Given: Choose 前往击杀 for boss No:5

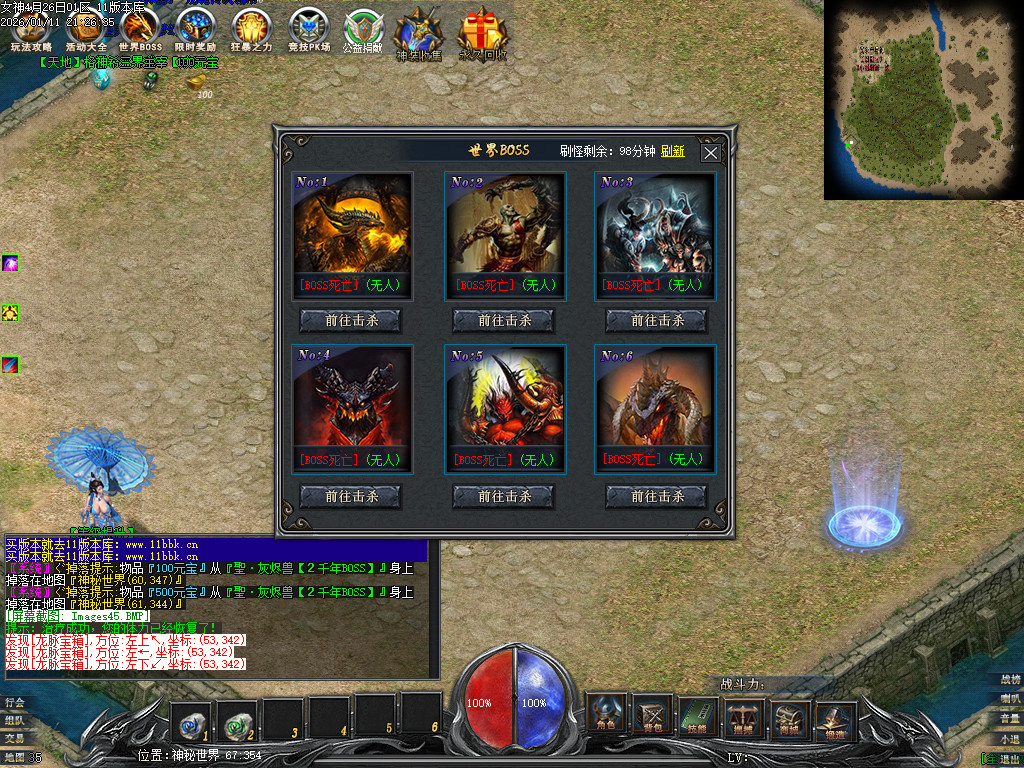Looking at the screenshot, I should pos(504,496).
